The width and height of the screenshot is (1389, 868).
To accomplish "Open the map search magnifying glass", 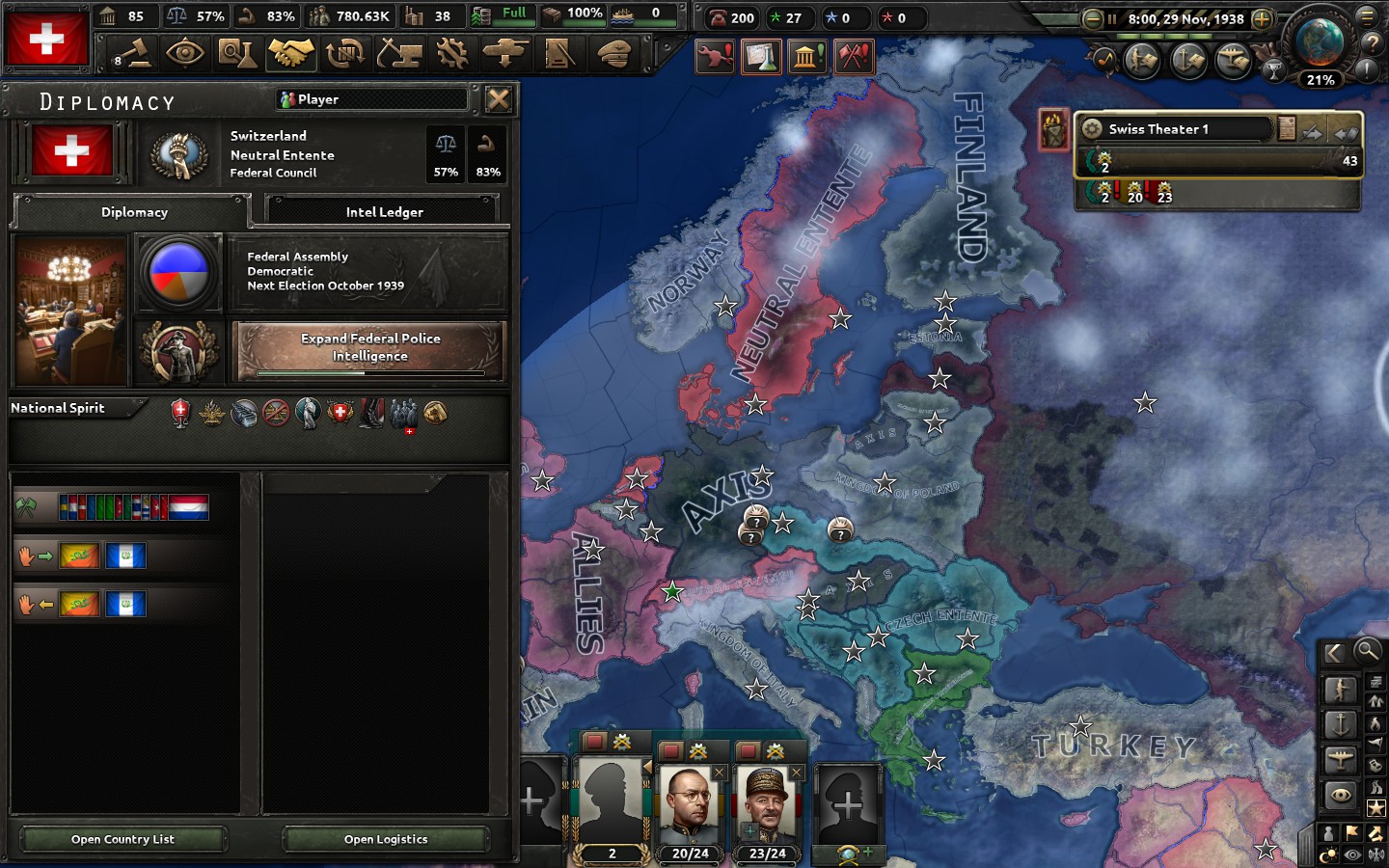I will click(x=1366, y=651).
